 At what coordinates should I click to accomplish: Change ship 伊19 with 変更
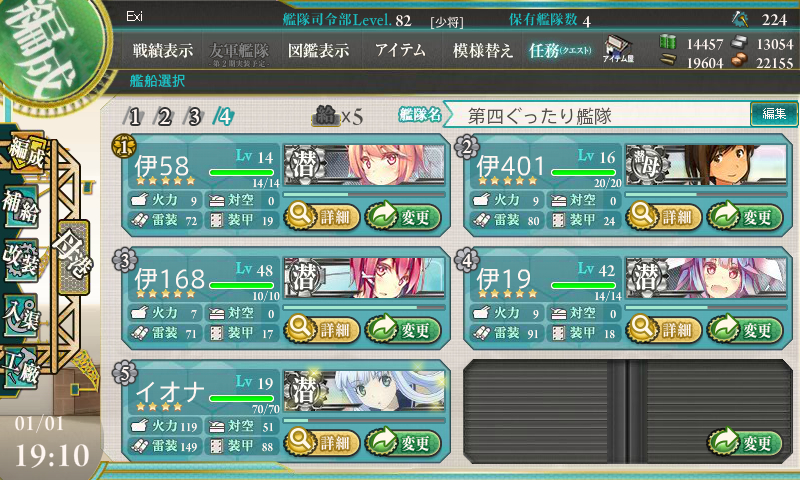[745, 329]
